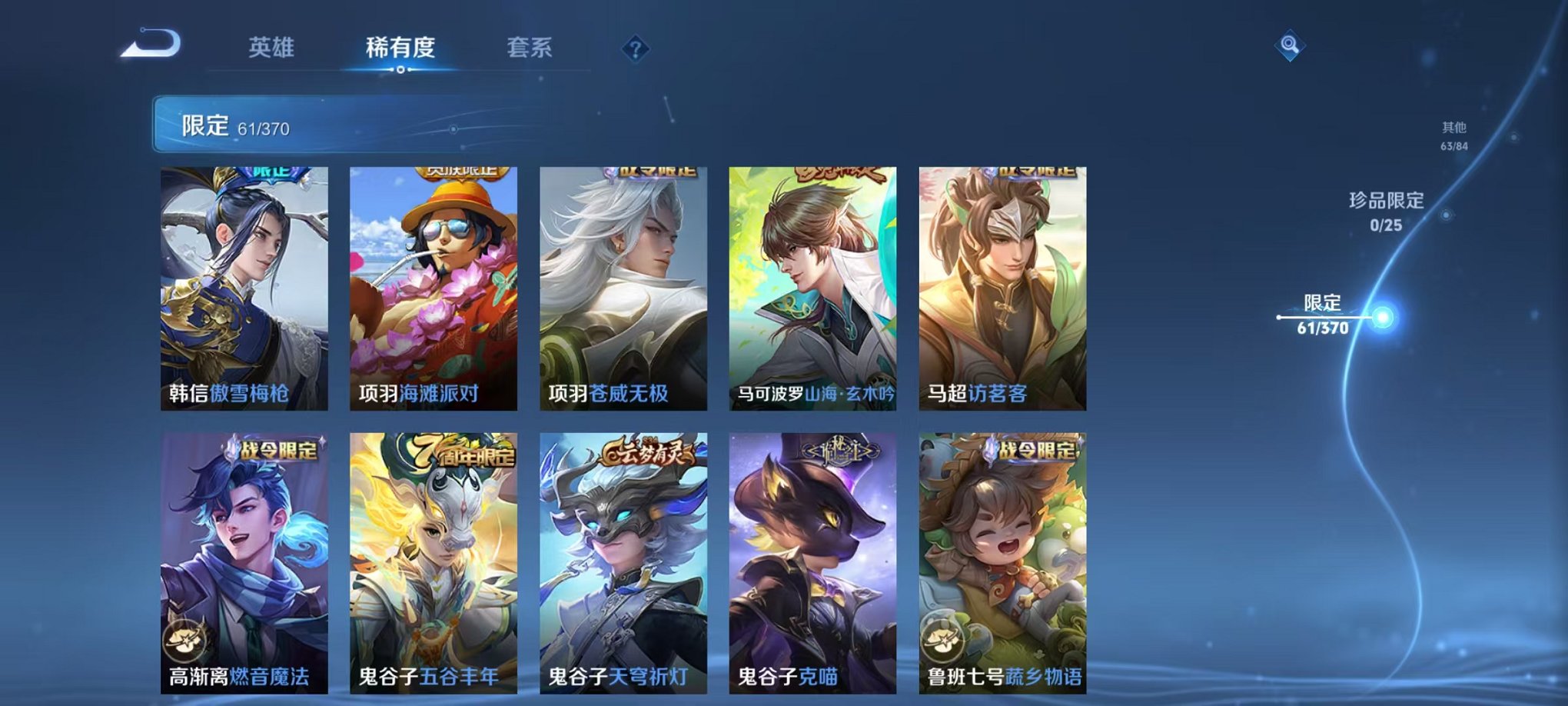This screenshot has width=1568, height=706.
Task: Switch to the 英雄 tab
Action: [x=269, y=48]
